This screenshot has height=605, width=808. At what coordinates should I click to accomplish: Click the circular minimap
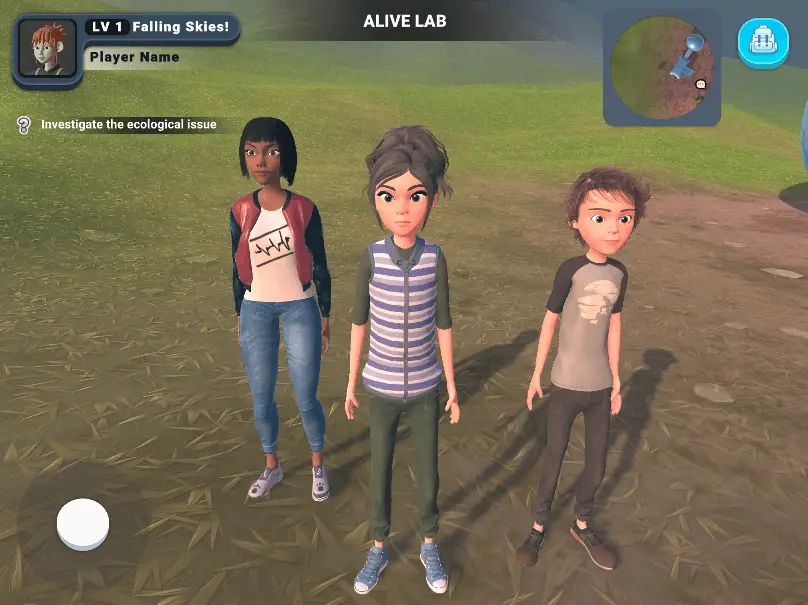(660, 68)
